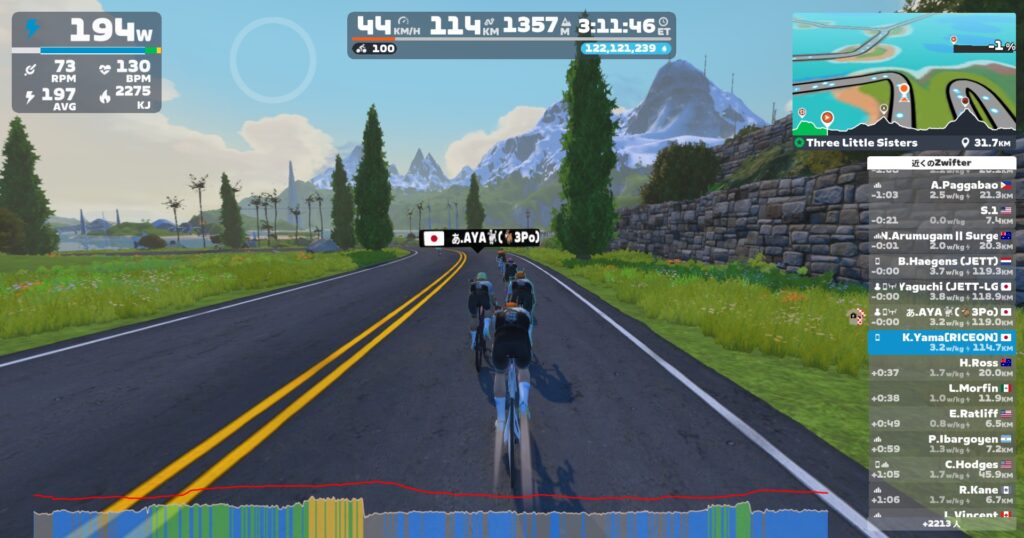Choose E.Ratliff from the riders list
Screen dimensions: 1024x538
tap(940, 419)
